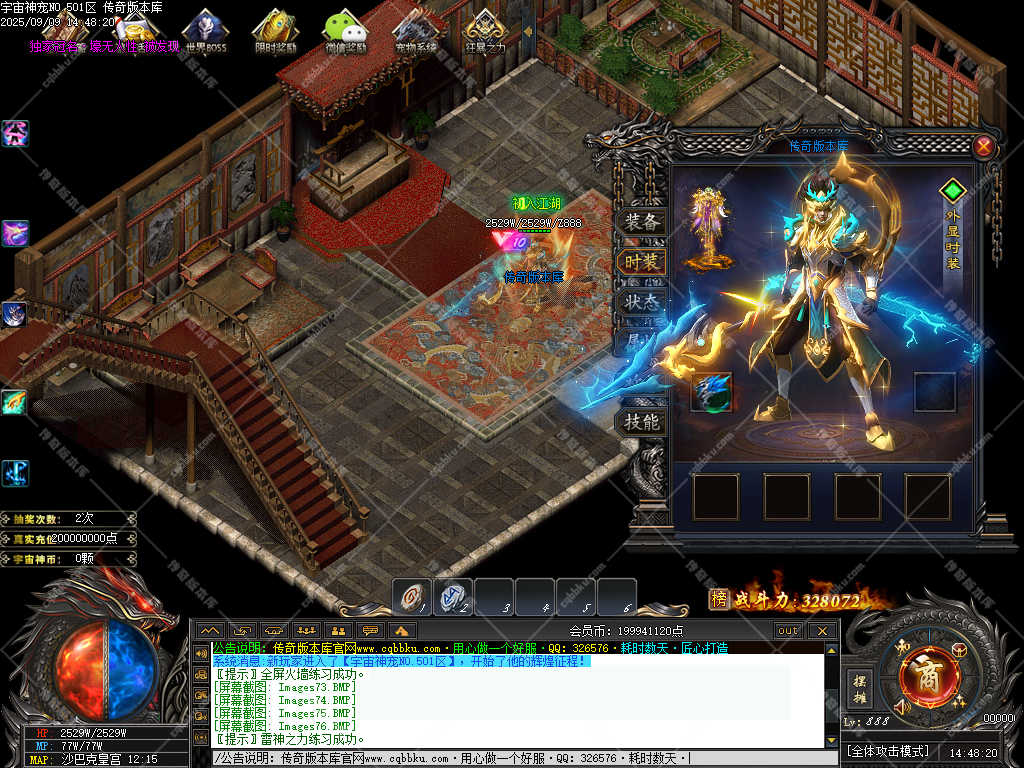Use the blue skill in hotbar slot 2
The width and height of the screenshot is (1024, 768).
click(x=453, y=596)
